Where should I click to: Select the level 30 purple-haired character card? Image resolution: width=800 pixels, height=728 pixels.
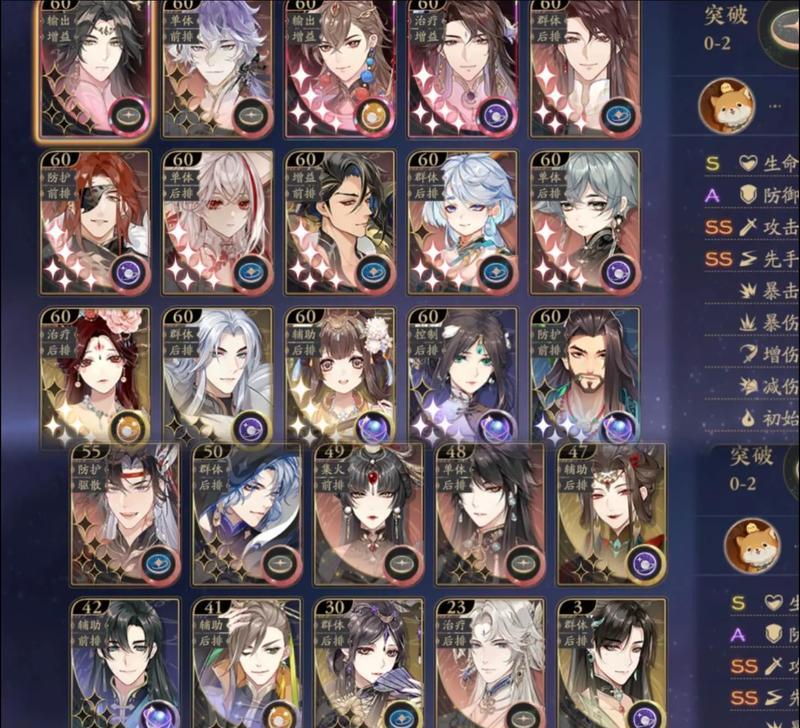[369, 665]
